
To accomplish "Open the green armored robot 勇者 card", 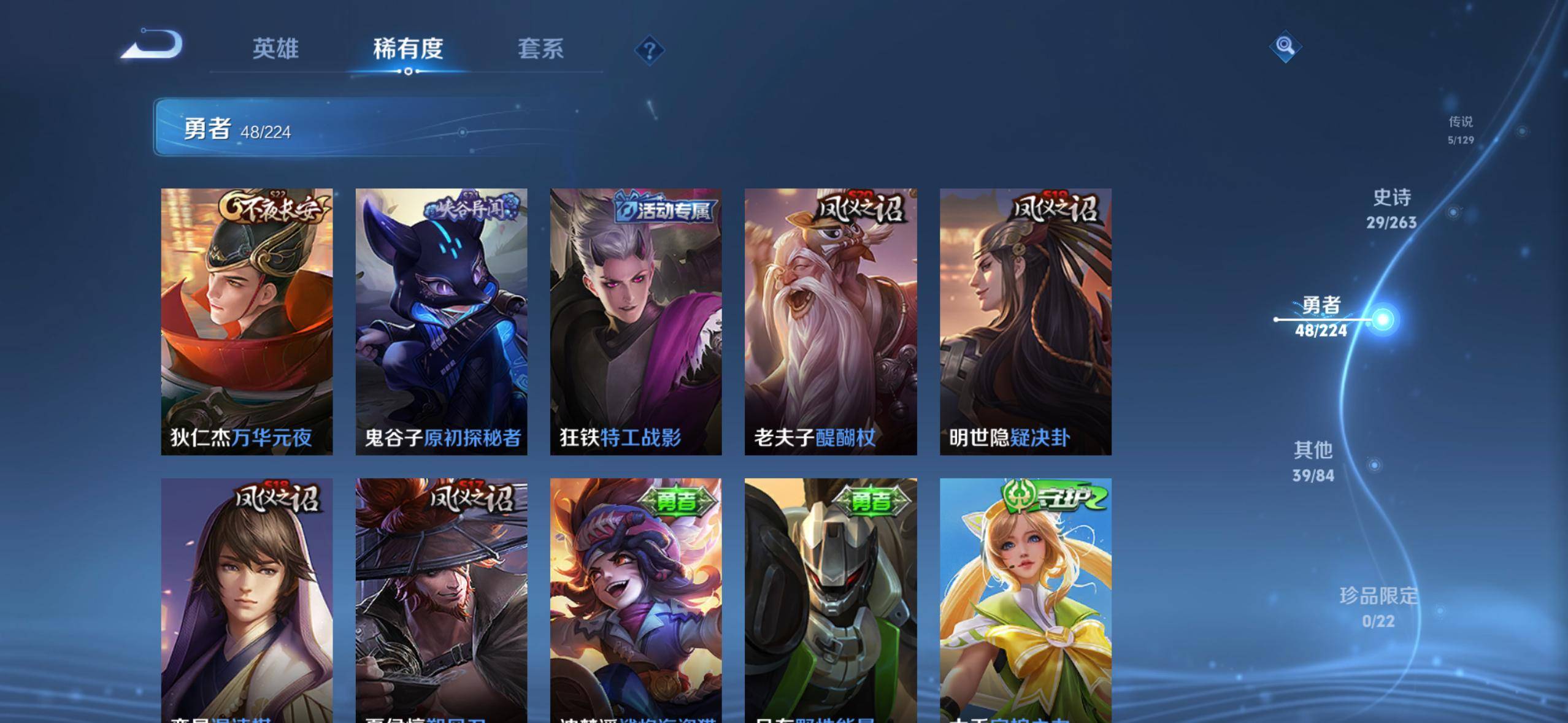I will click(x=831, y=600).
